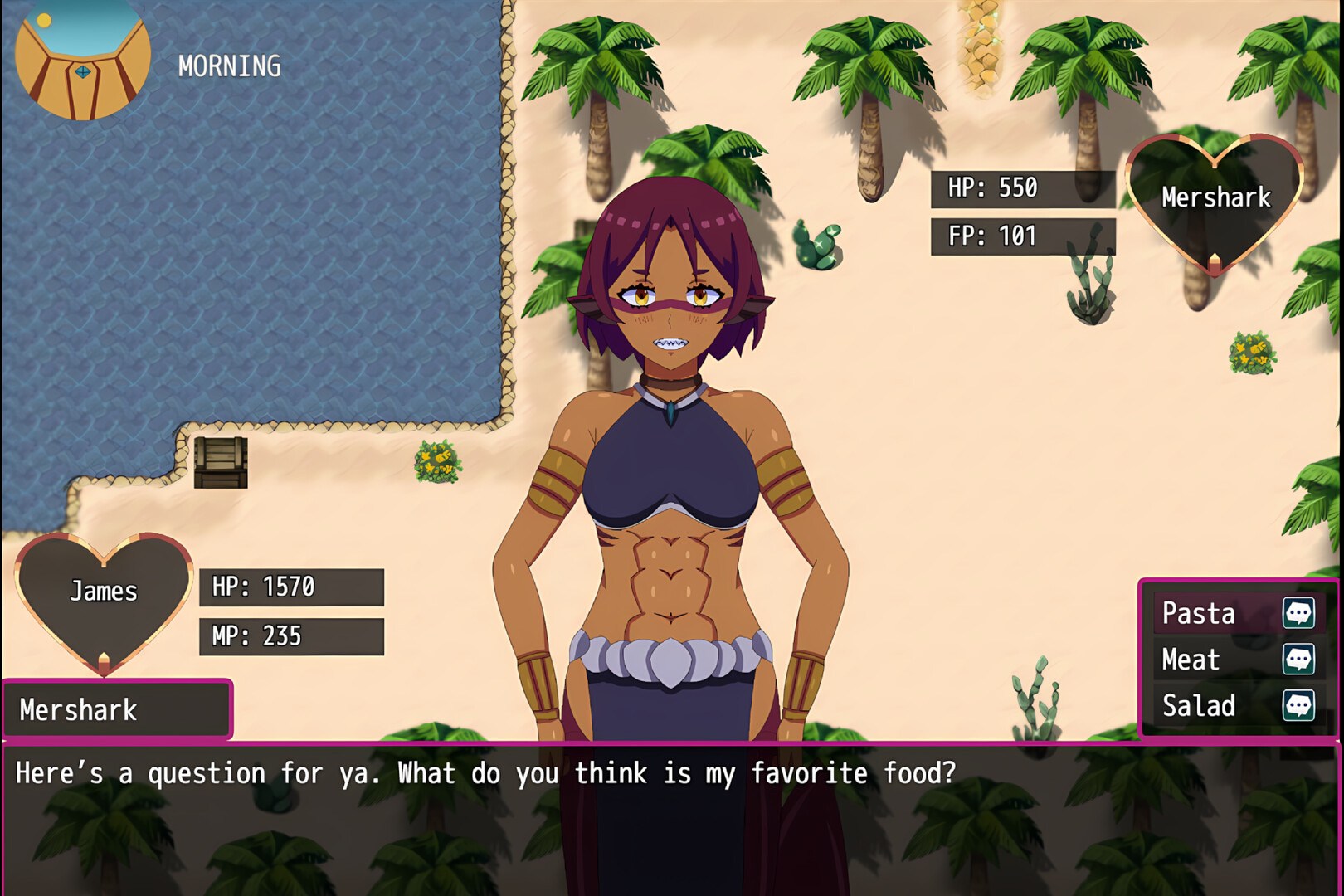Choose the Pasta dialogue answer

click(x=1236, y=614)
